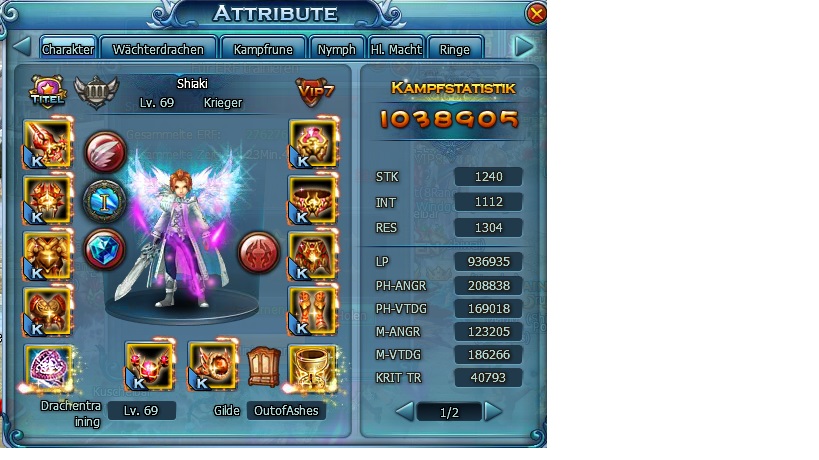Image resolution: width=819 pixels, height=460 pixels.
Task: Show the Nymph tab
Action: click(336, 49)
